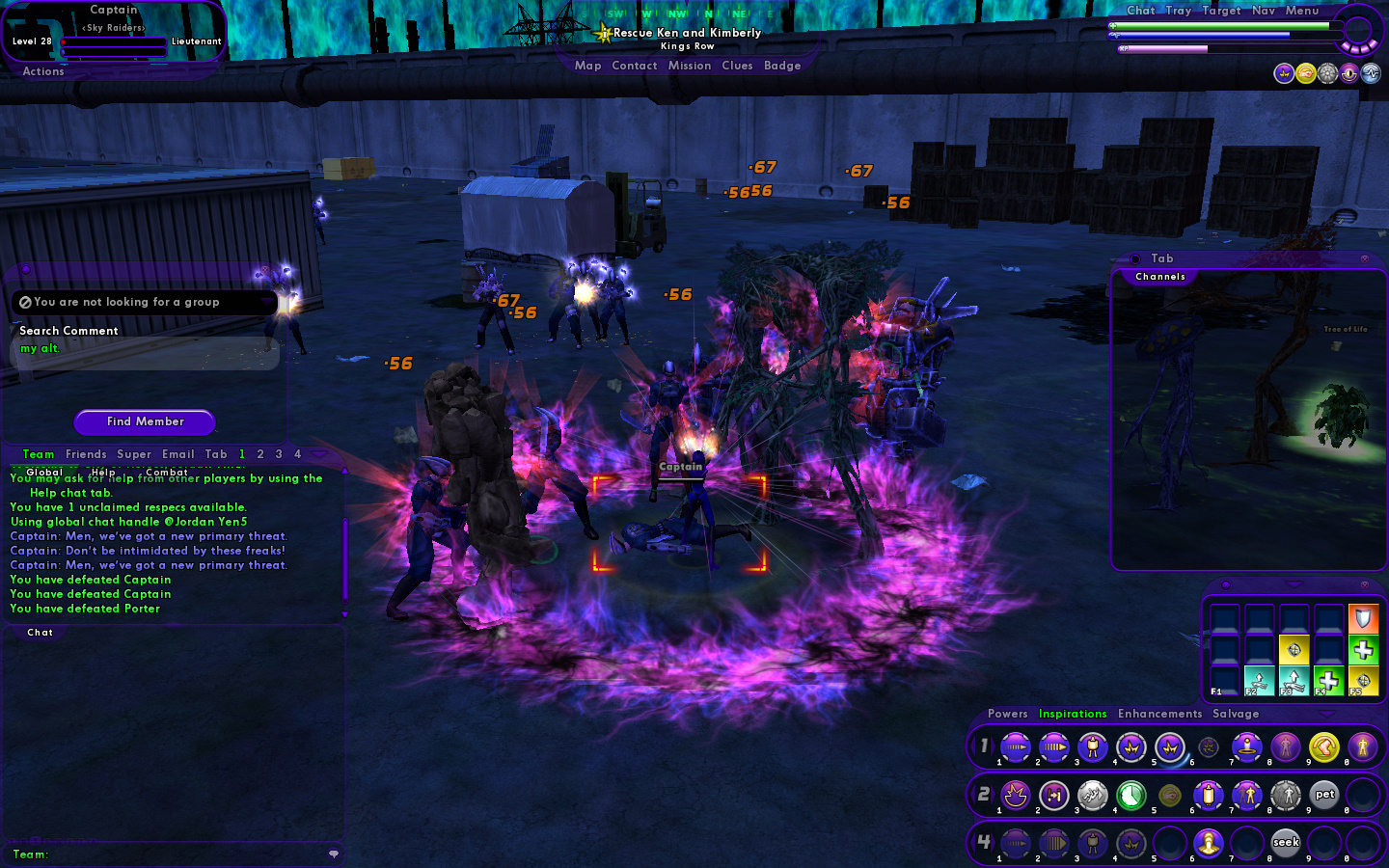Select the Combat chat channel tab
The height and width of the screenshot is (868, 1389).
click(x=166, y=473)
